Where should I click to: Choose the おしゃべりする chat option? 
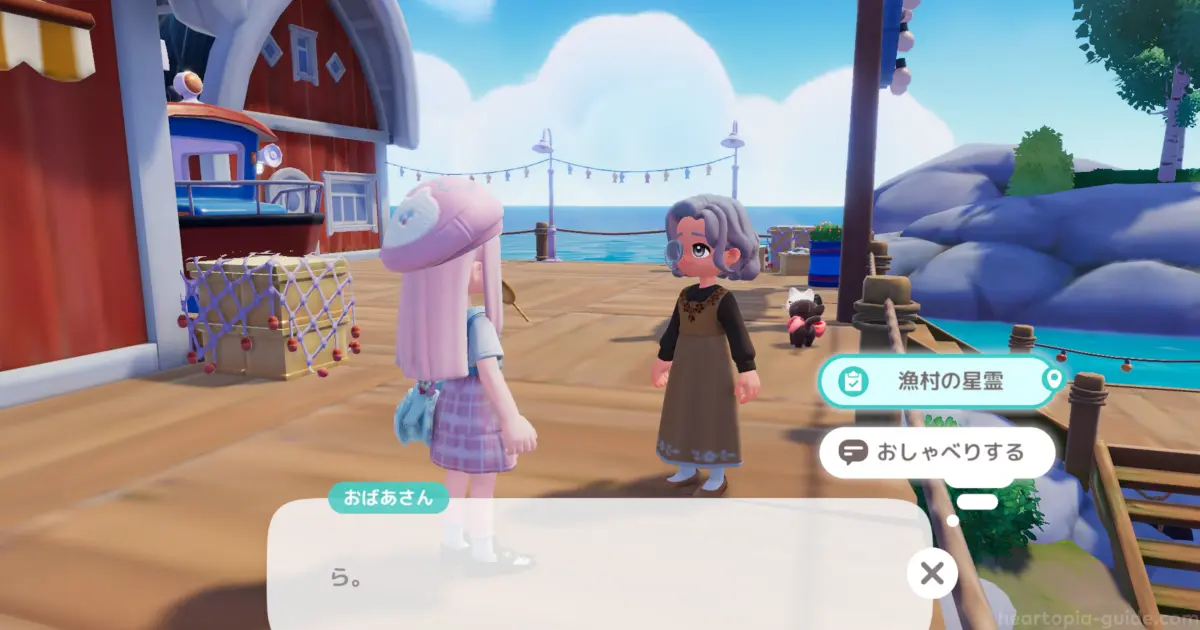point(937,453)
